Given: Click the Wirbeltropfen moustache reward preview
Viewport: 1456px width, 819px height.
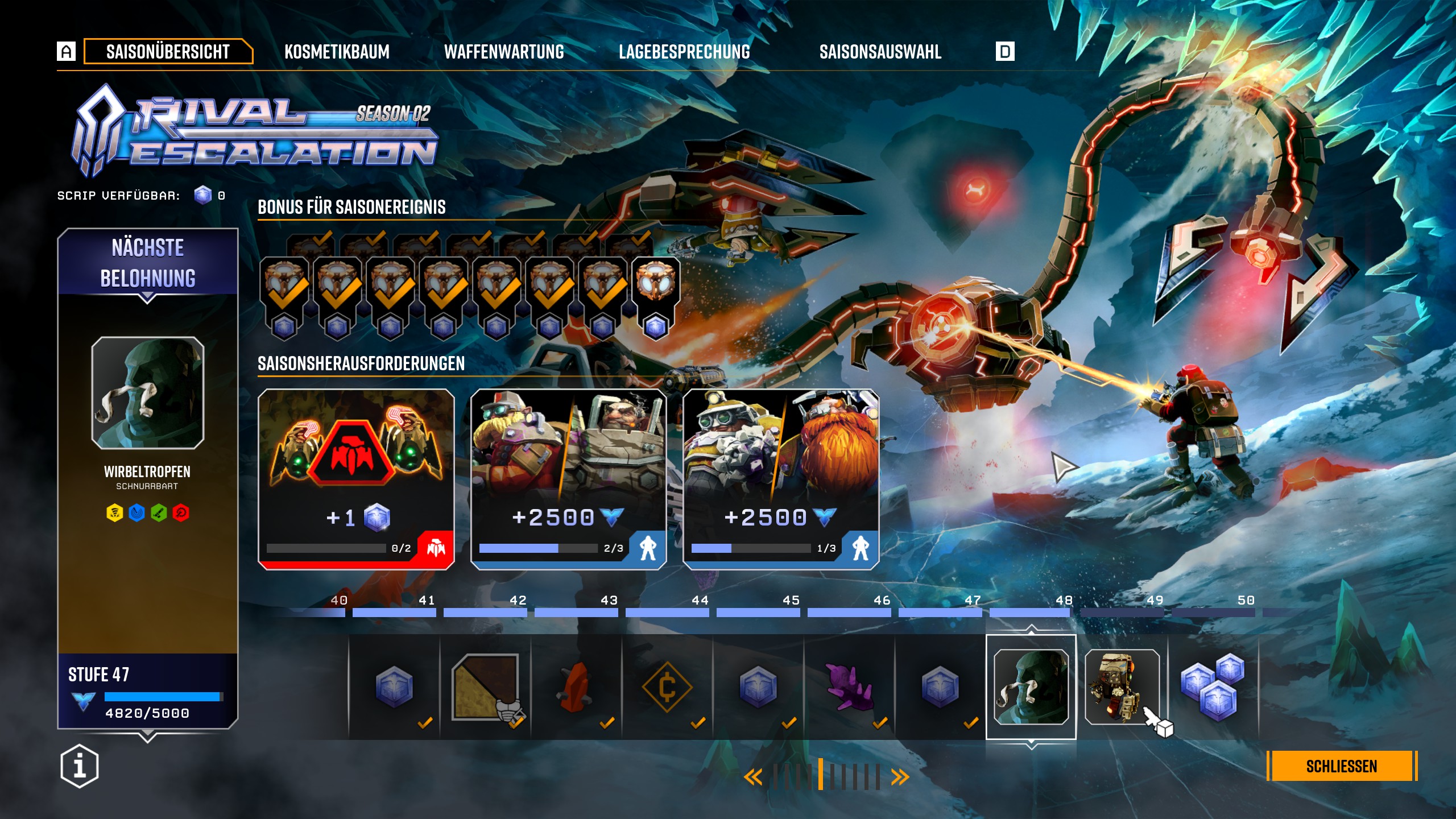Looking at the screenshot, I should tap(147, 392).
